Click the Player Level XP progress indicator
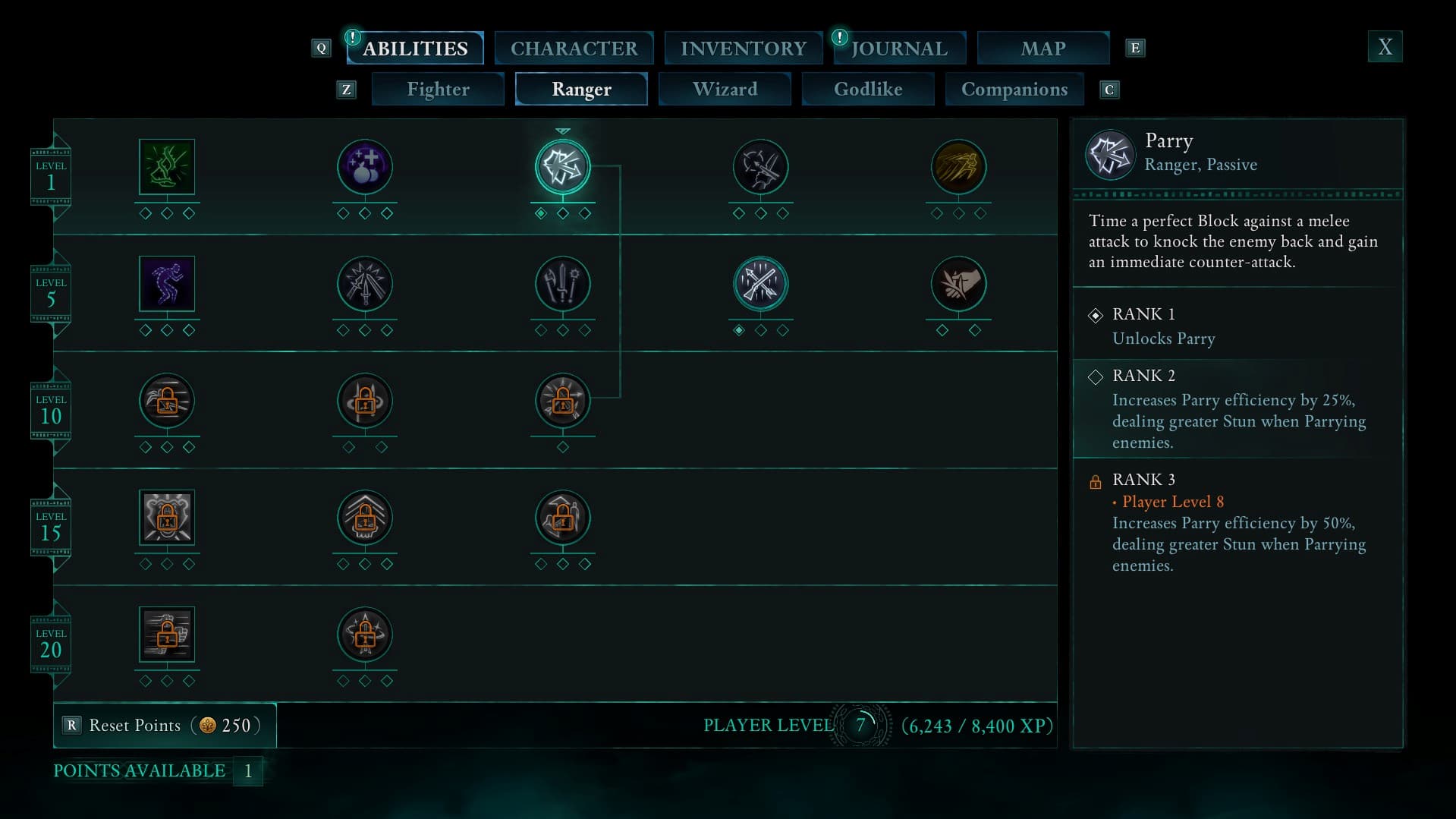 pyautogui.click(x=861, y=725)
